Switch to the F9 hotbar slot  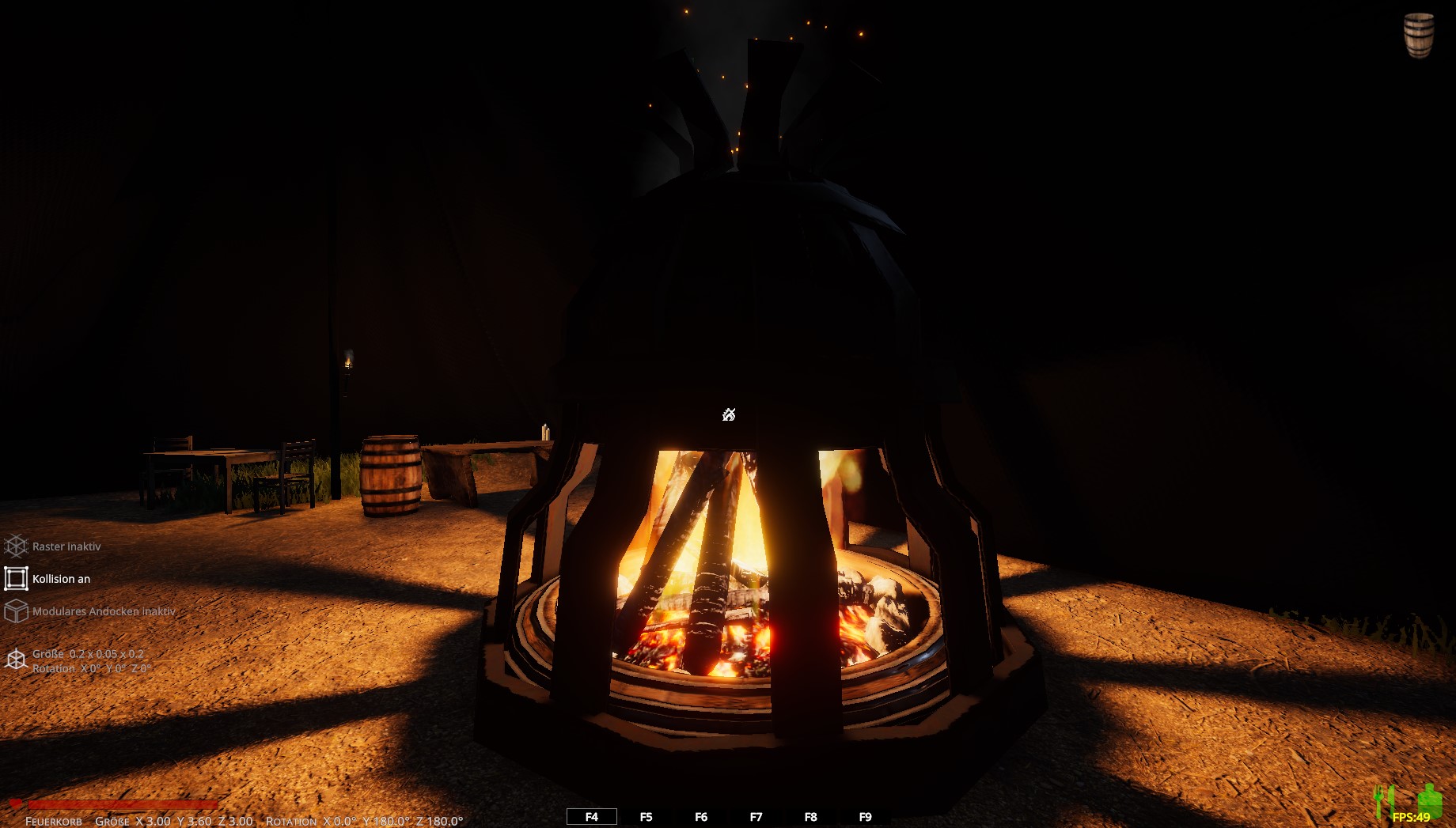[865, 817]
